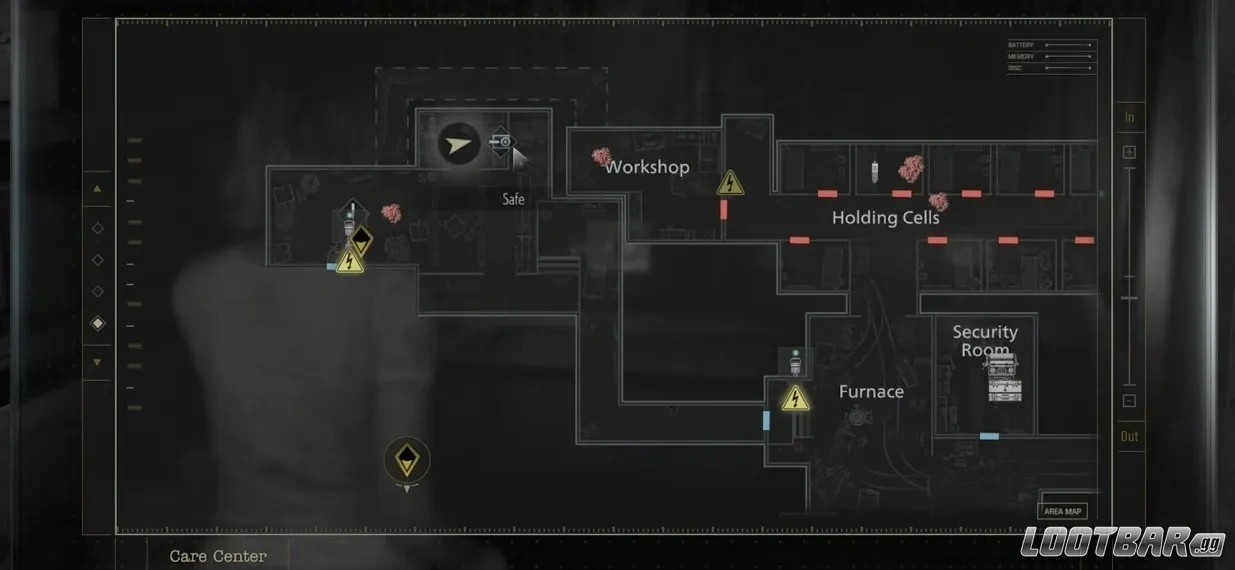The height and width of the screenshot is (570, 1235).
Task: Go up a floor with the up arrow
Action: pyautogui.click(x=97, y=188)
